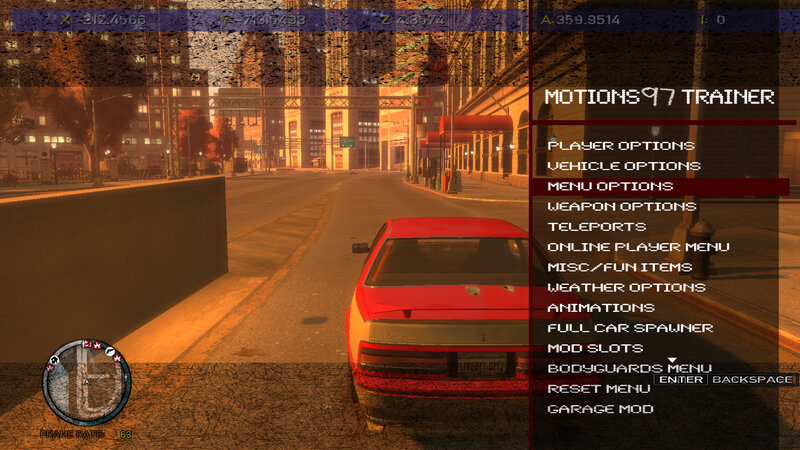Open the Full Car Spawner
Screen dimensions: 800x450
(630, 328)
